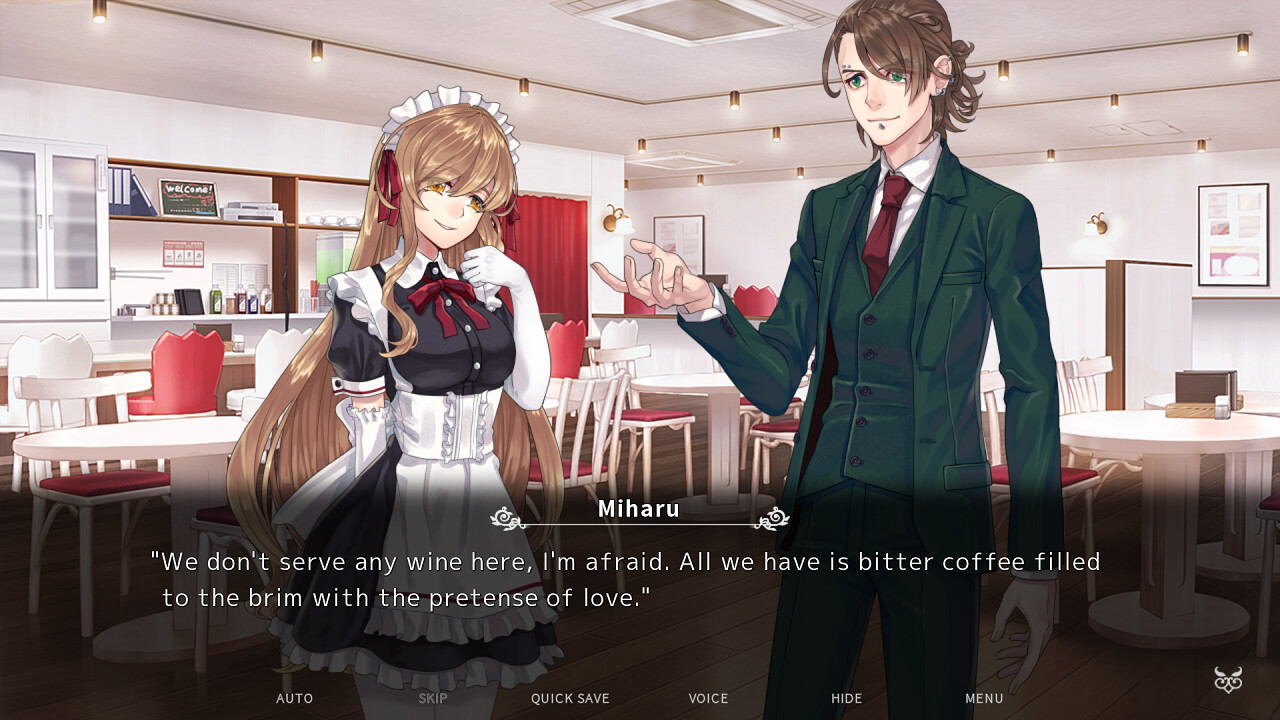
Task: Click the left scroll ornament beside Miharu's nameplate
Action: coord(504,519)
